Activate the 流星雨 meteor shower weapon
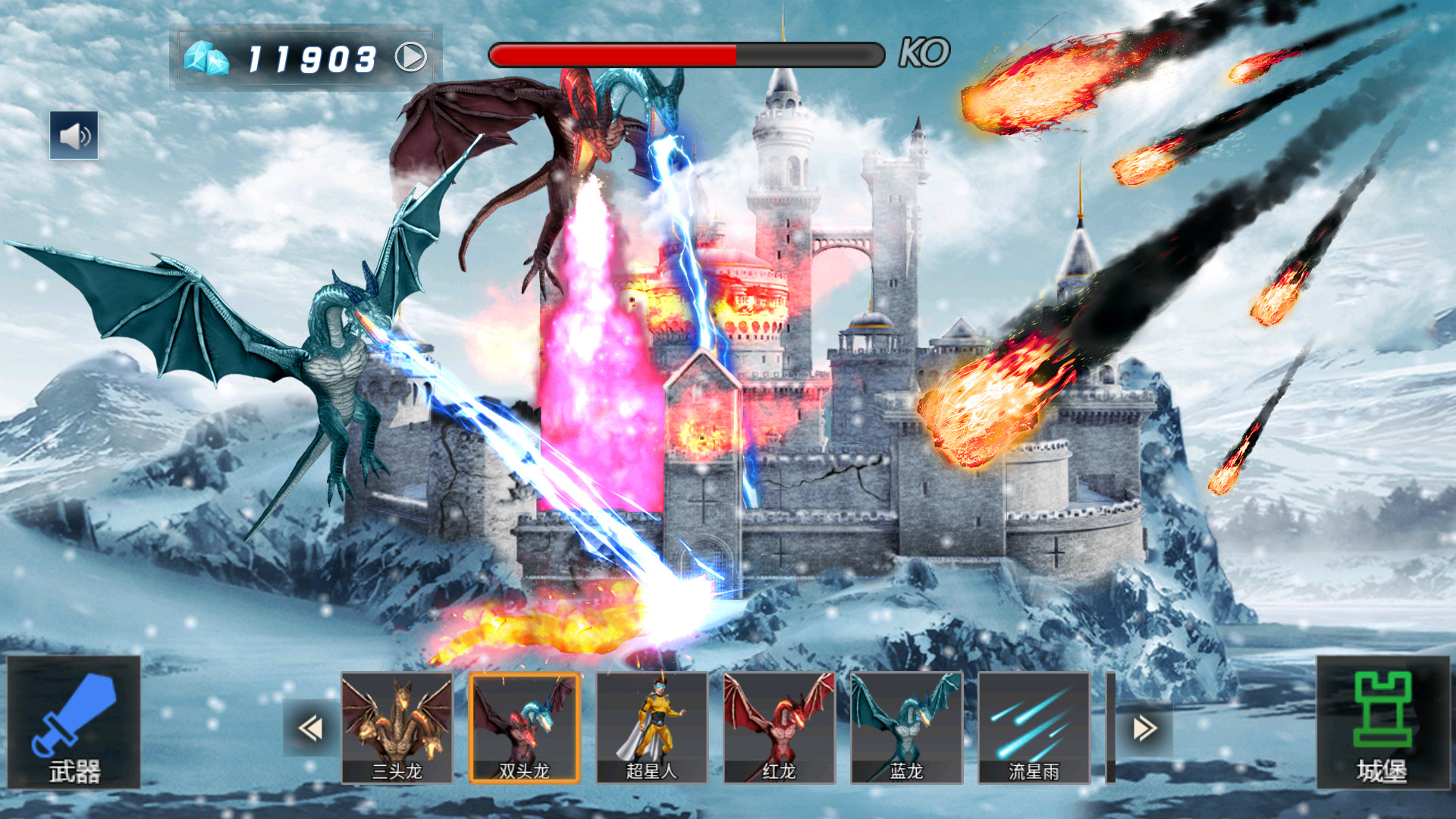Viewport: 1456px width, 819px height. coord(1034,727)
